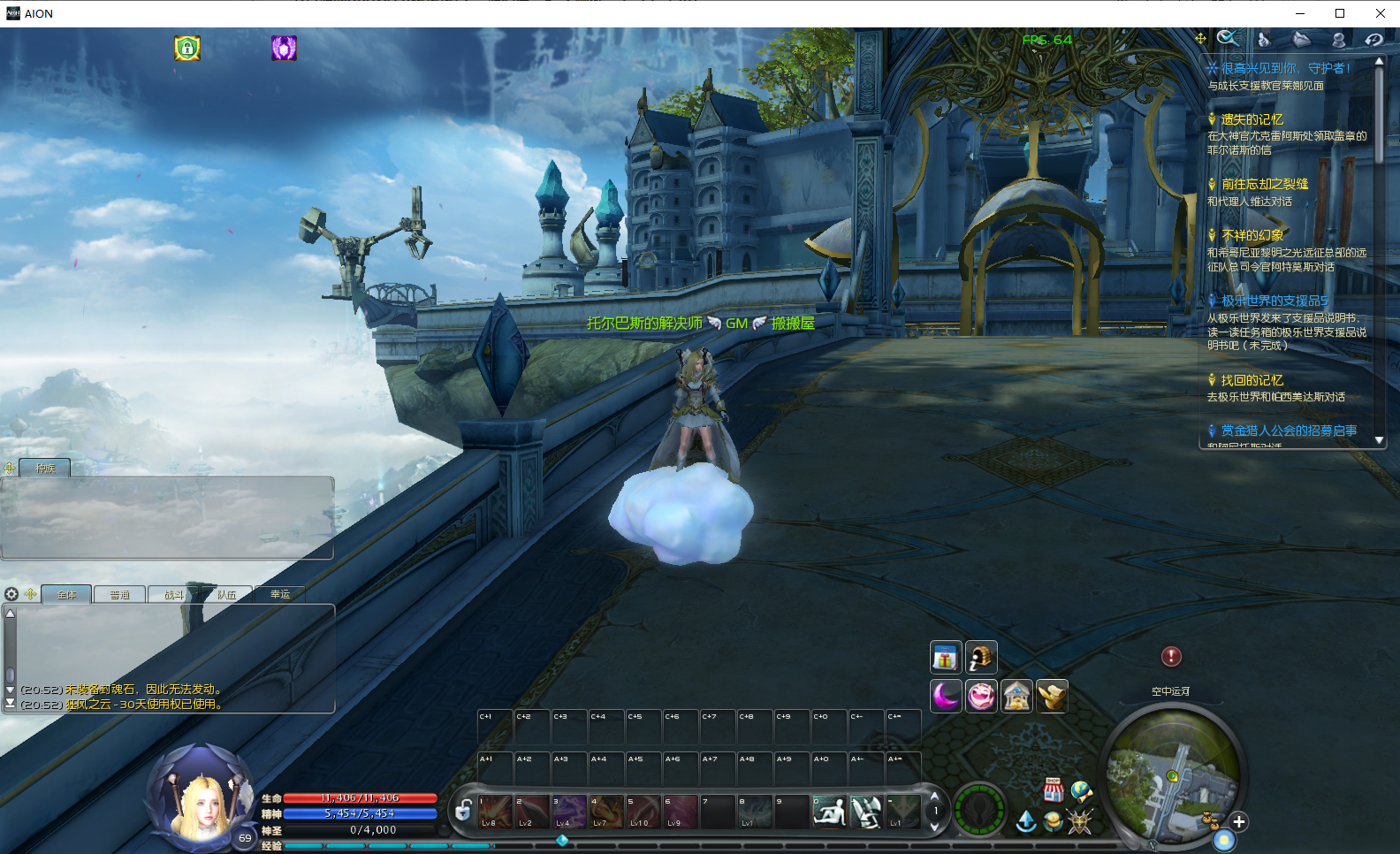
Task: Open the scroll and quill icon
Action: 981,658
